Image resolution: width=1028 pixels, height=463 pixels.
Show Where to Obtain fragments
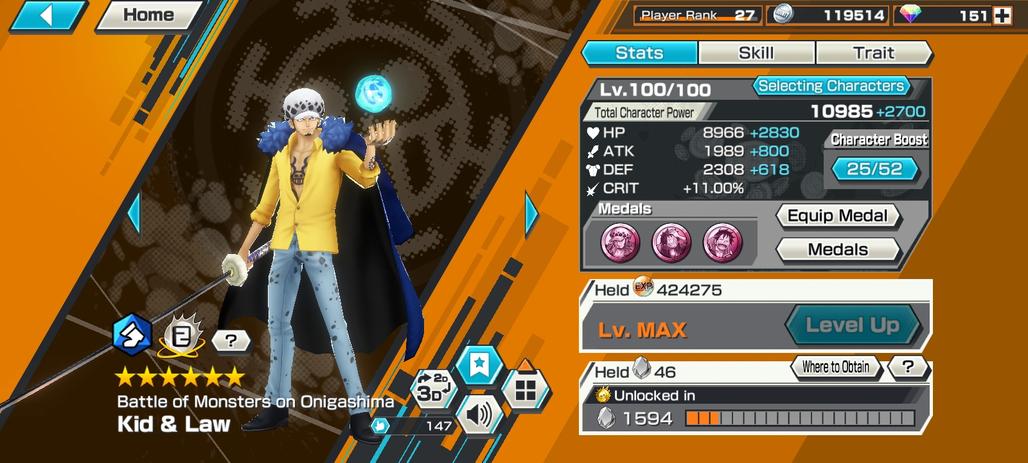[x=835, y=367]
